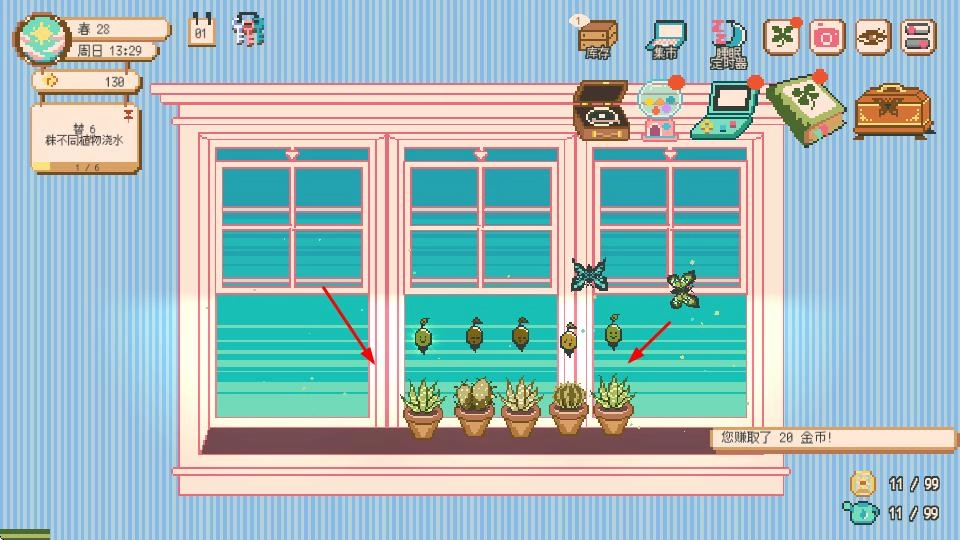
Task: Open the calendar showing 01
Action: pos(202,30)
